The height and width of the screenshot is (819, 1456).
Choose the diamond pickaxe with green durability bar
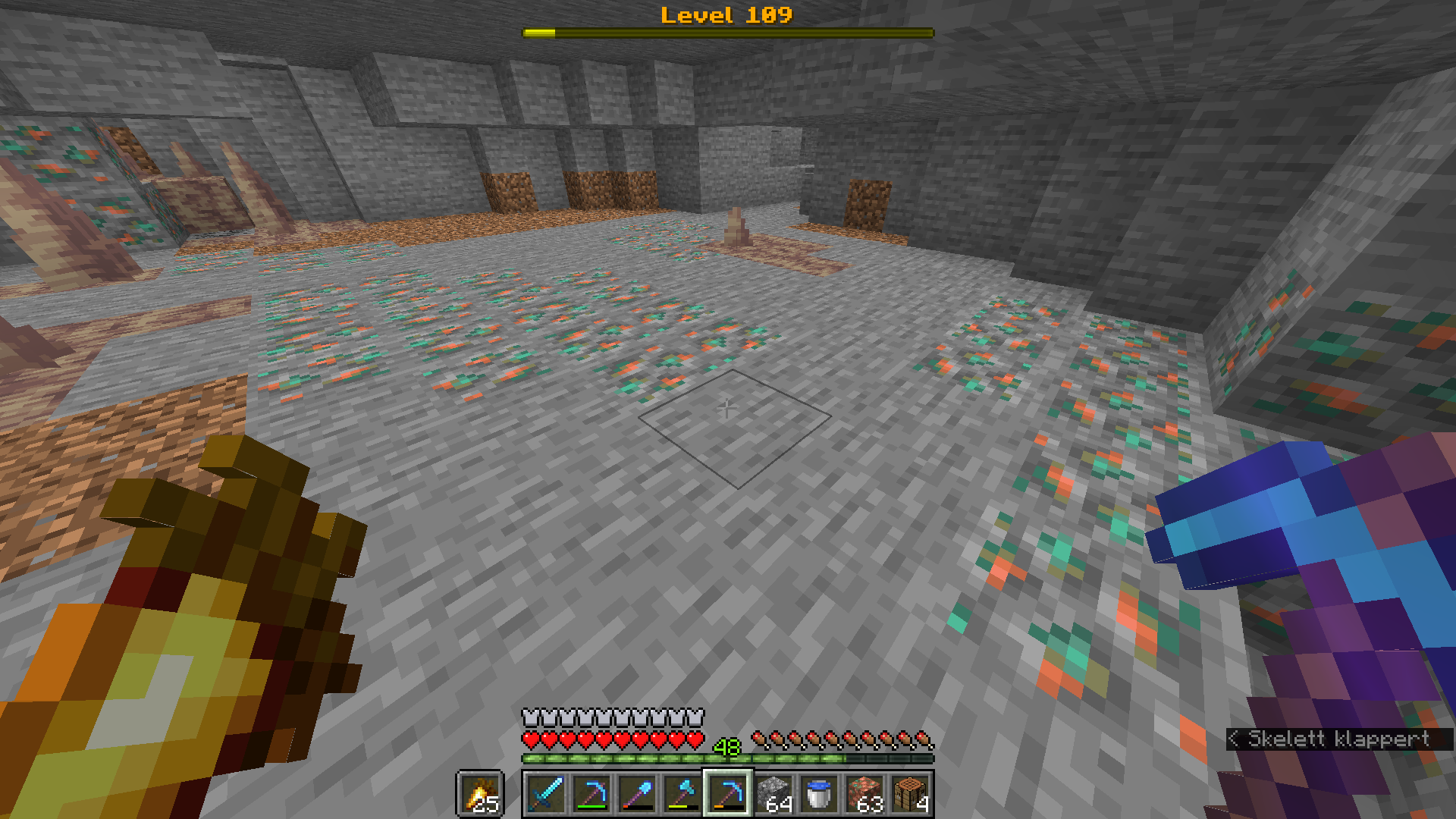pos(591,794)
